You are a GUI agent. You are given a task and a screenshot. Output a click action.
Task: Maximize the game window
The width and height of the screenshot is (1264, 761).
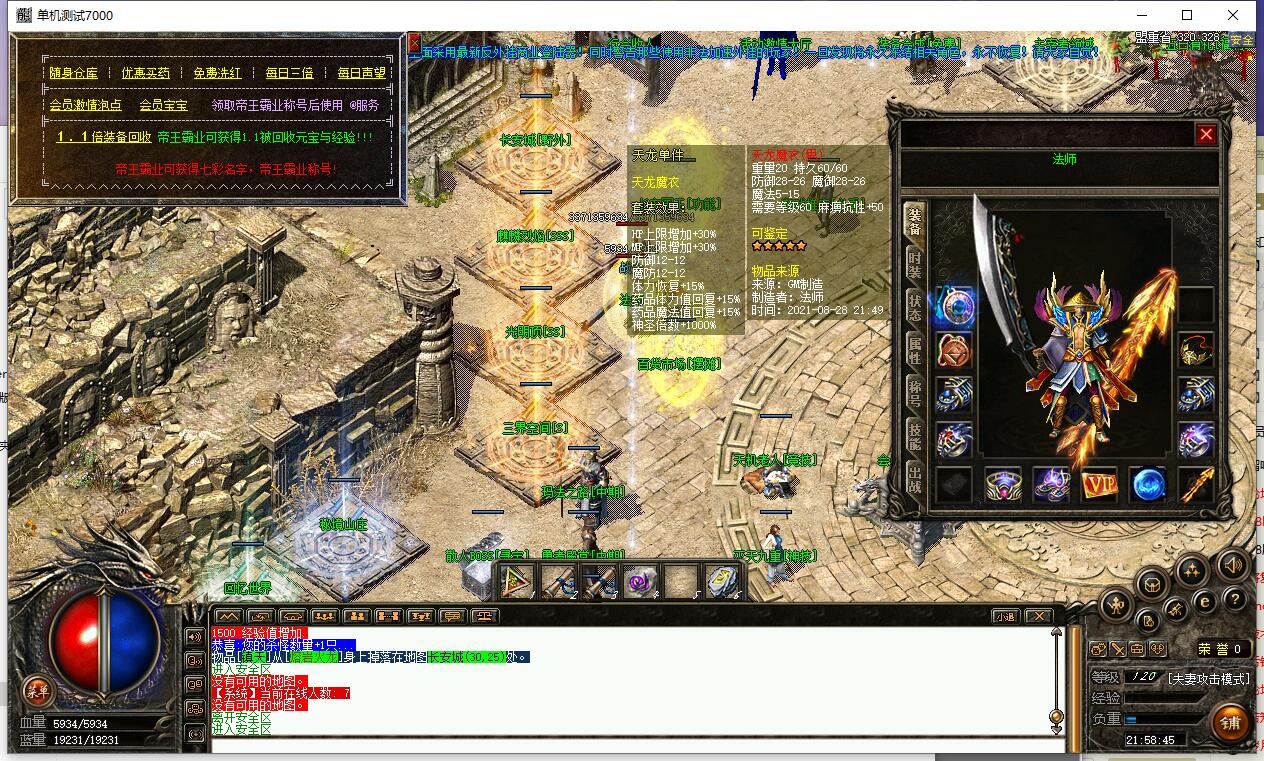pyautogui.click(x=1187, y=15)
